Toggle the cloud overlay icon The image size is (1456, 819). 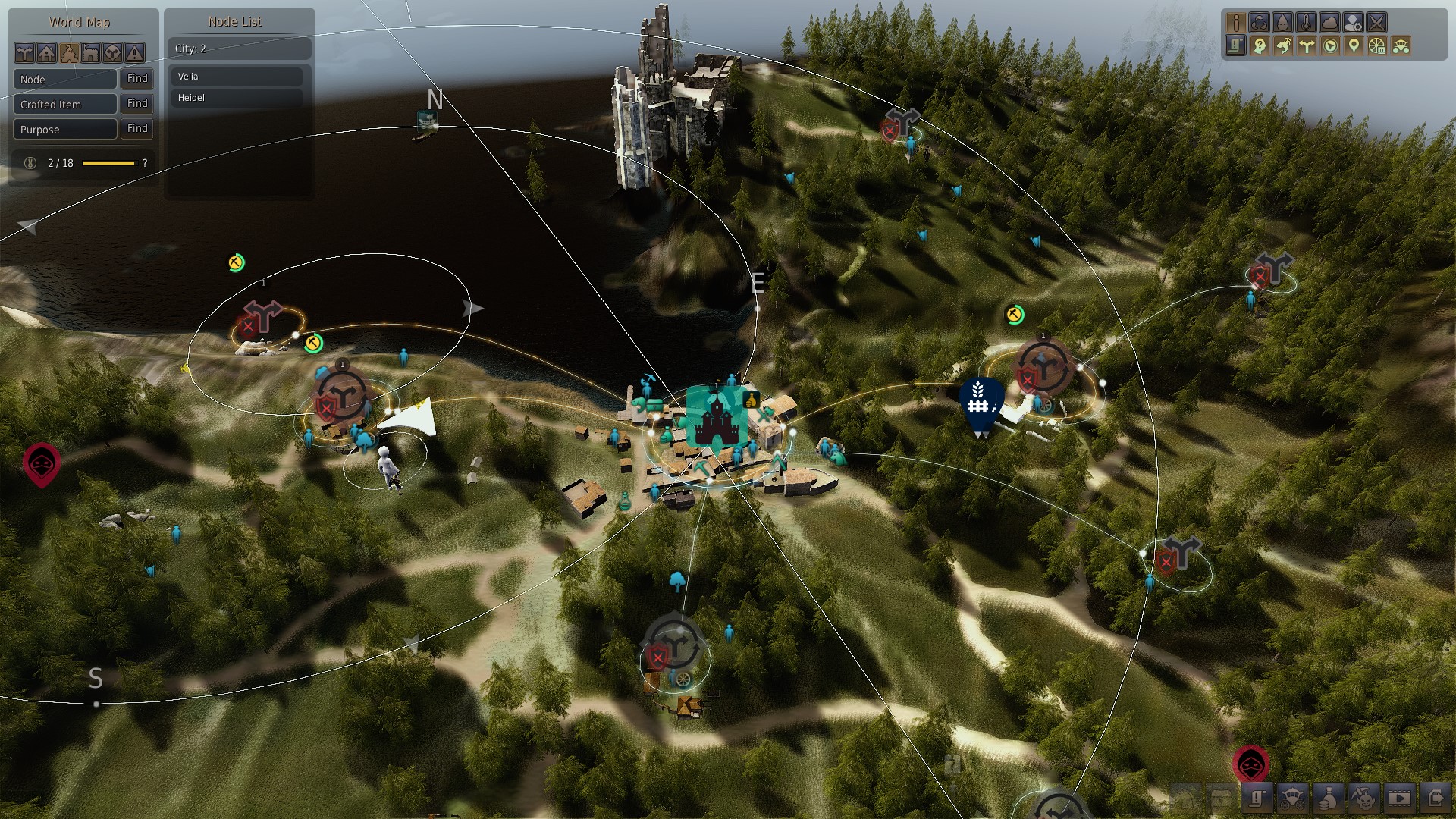(1329, 22)
